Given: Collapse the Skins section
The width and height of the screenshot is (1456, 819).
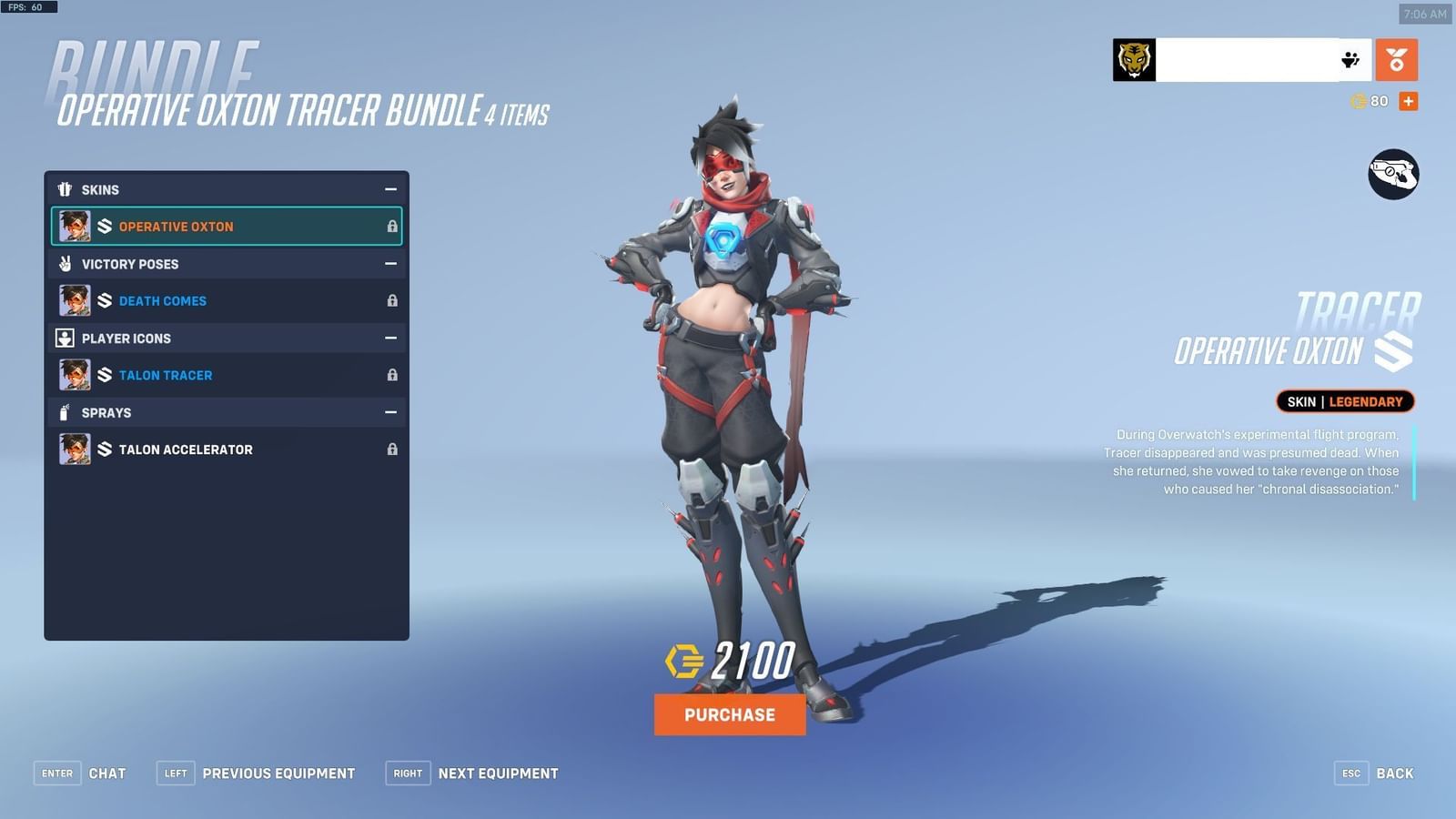Looking at the screenshot, I should 391,189.
